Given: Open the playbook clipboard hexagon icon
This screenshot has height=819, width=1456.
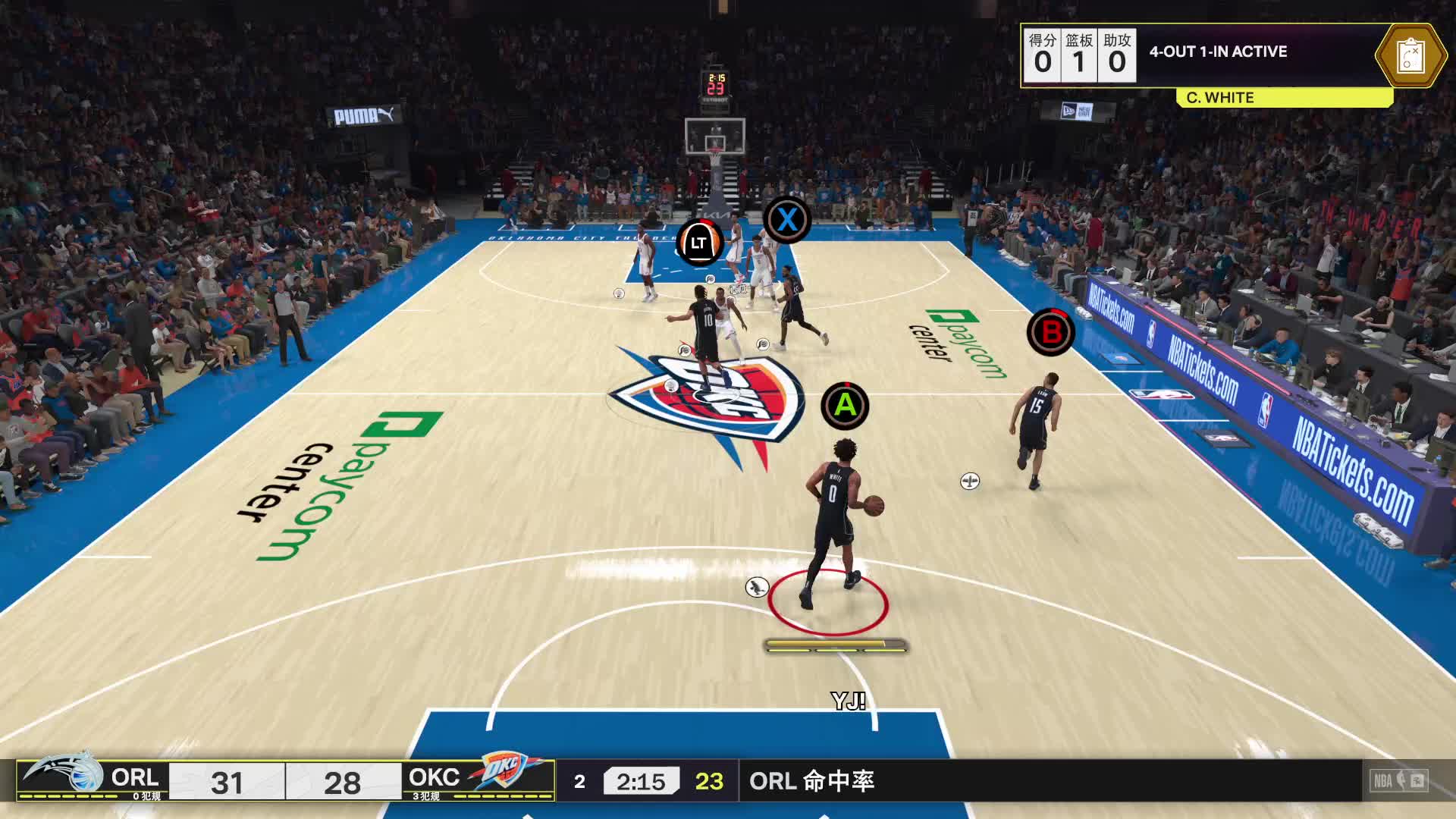Looking at the screenshot, I should 1410,55.
